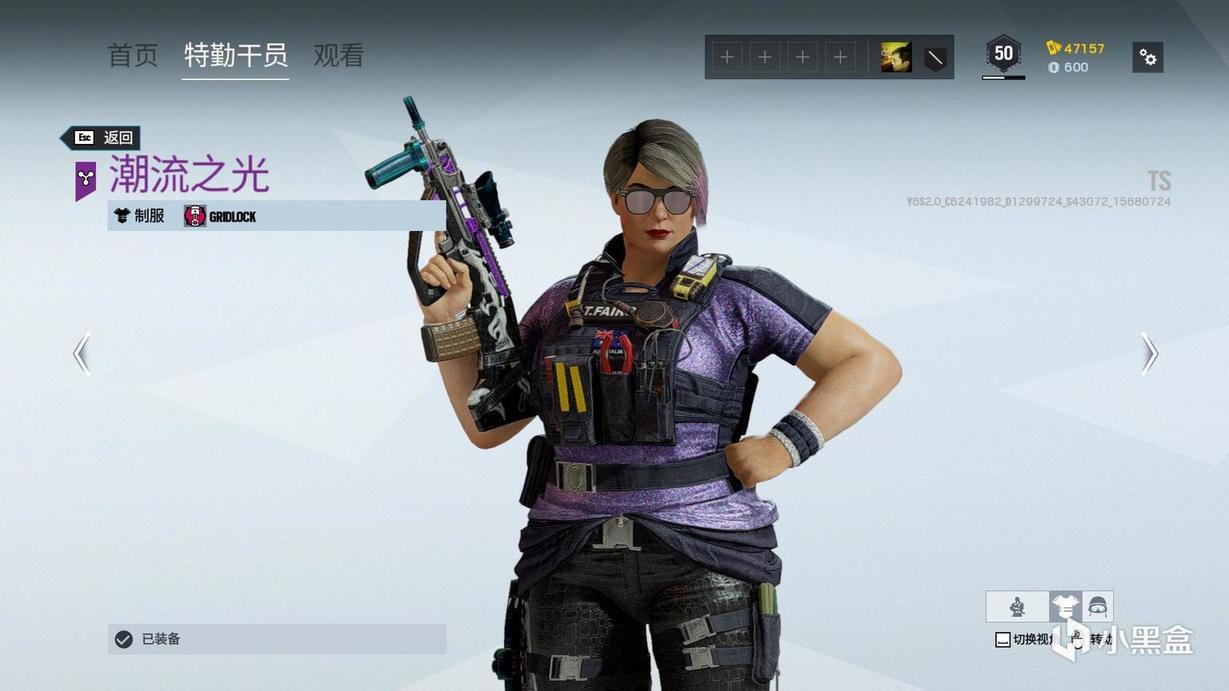Open the settings gear menu
The height and width of the screenshot is (691, 1229).
1148,57
